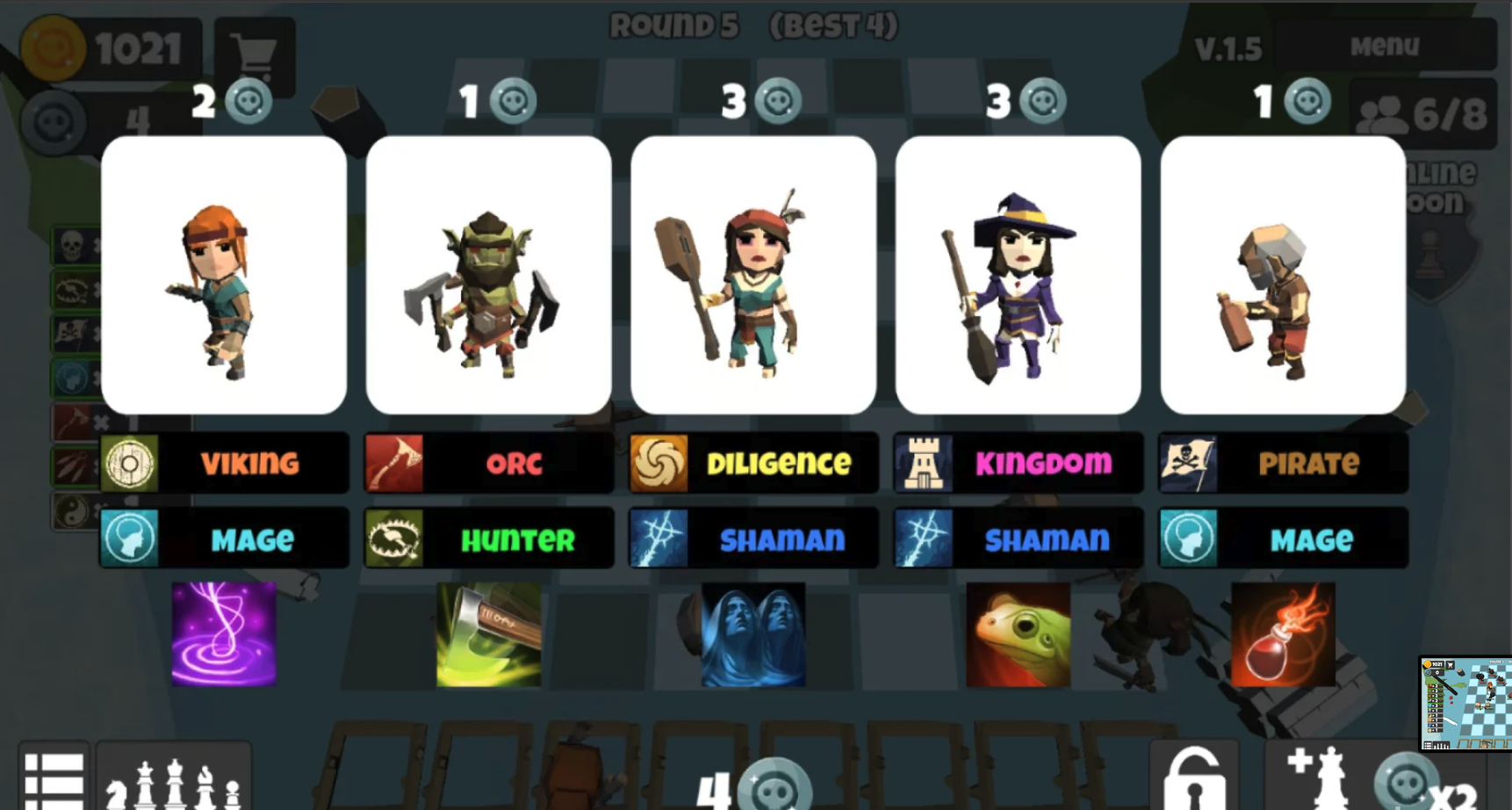View the blue twin spirits ability
This screenshot has width=1512, height=810.
coord(753,633)
